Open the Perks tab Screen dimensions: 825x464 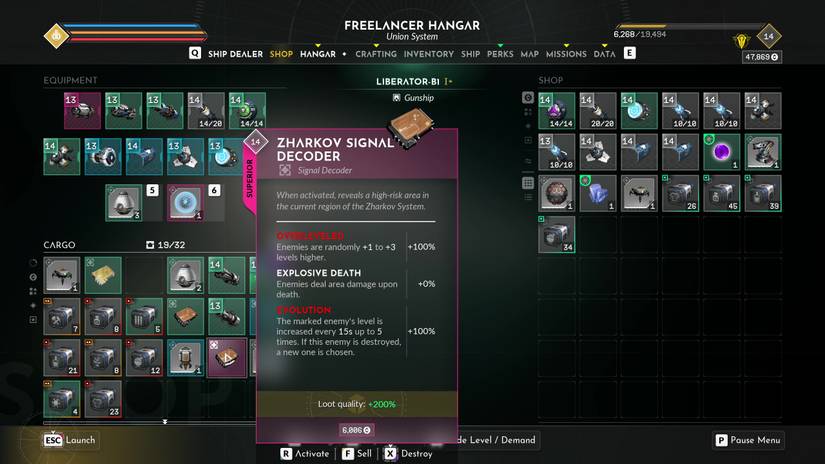500,54
